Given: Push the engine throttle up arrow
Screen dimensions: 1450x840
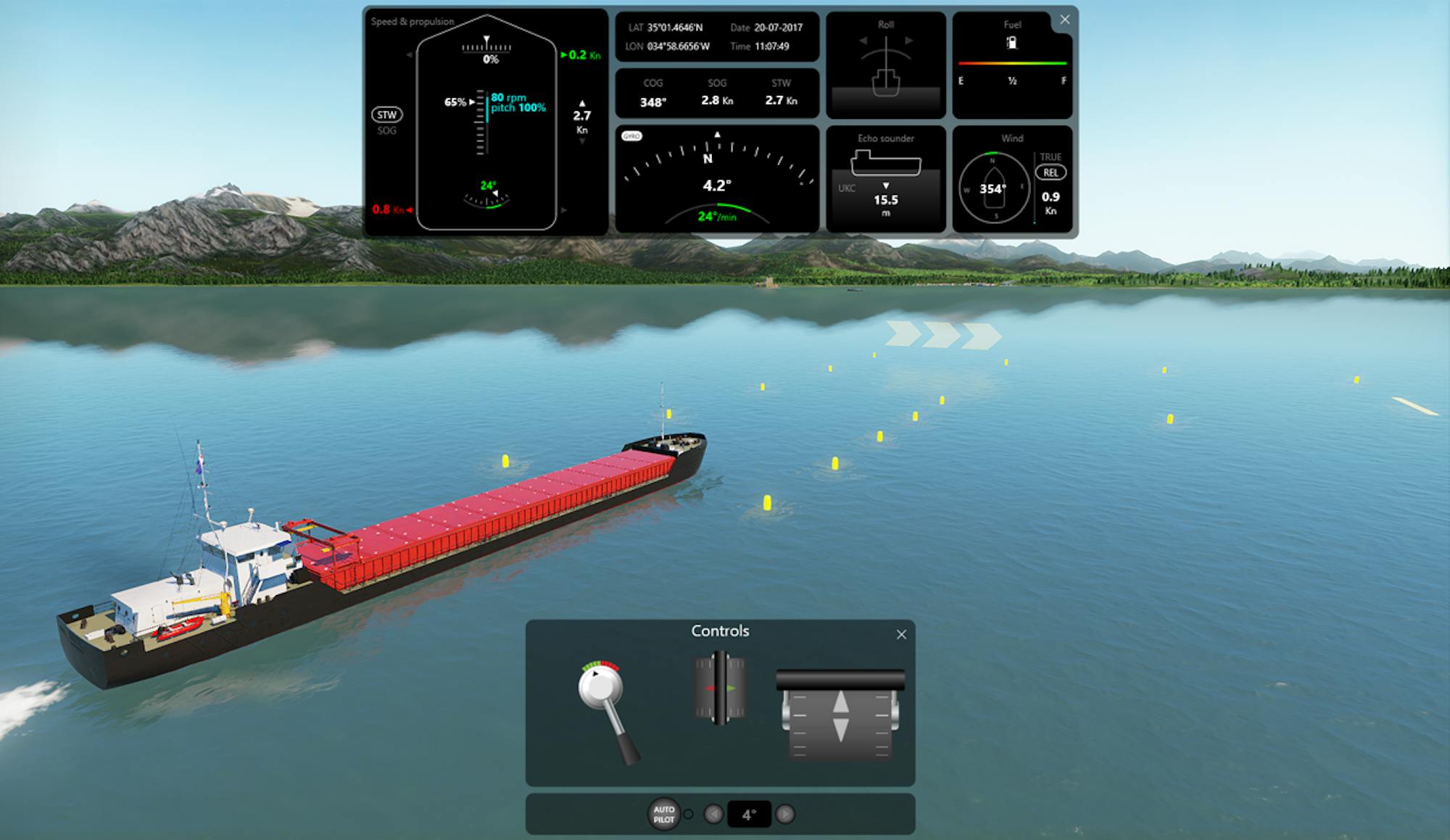Looking at the screenshot, I should (840, 702).
